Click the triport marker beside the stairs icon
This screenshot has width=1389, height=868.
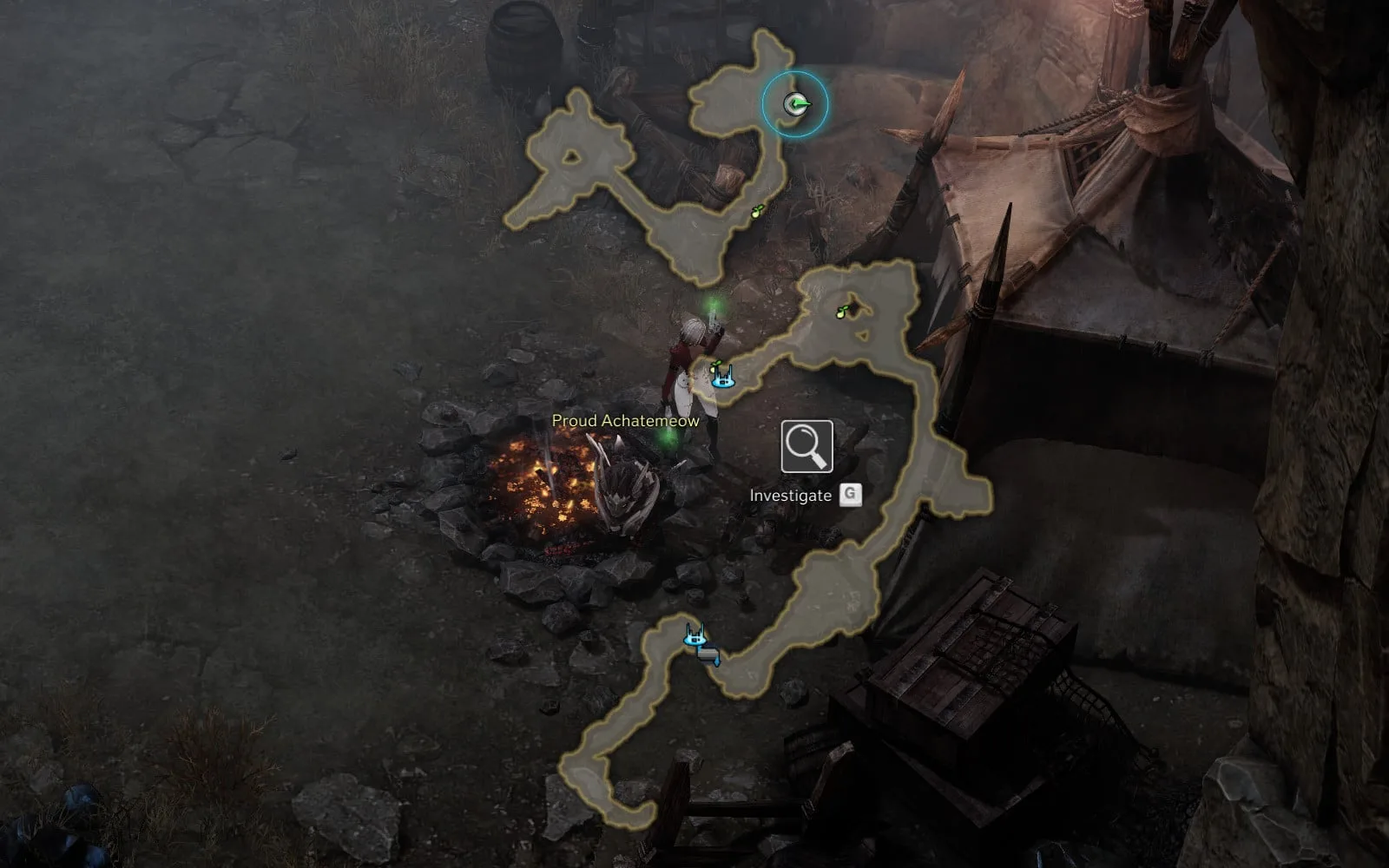[694, 638]
